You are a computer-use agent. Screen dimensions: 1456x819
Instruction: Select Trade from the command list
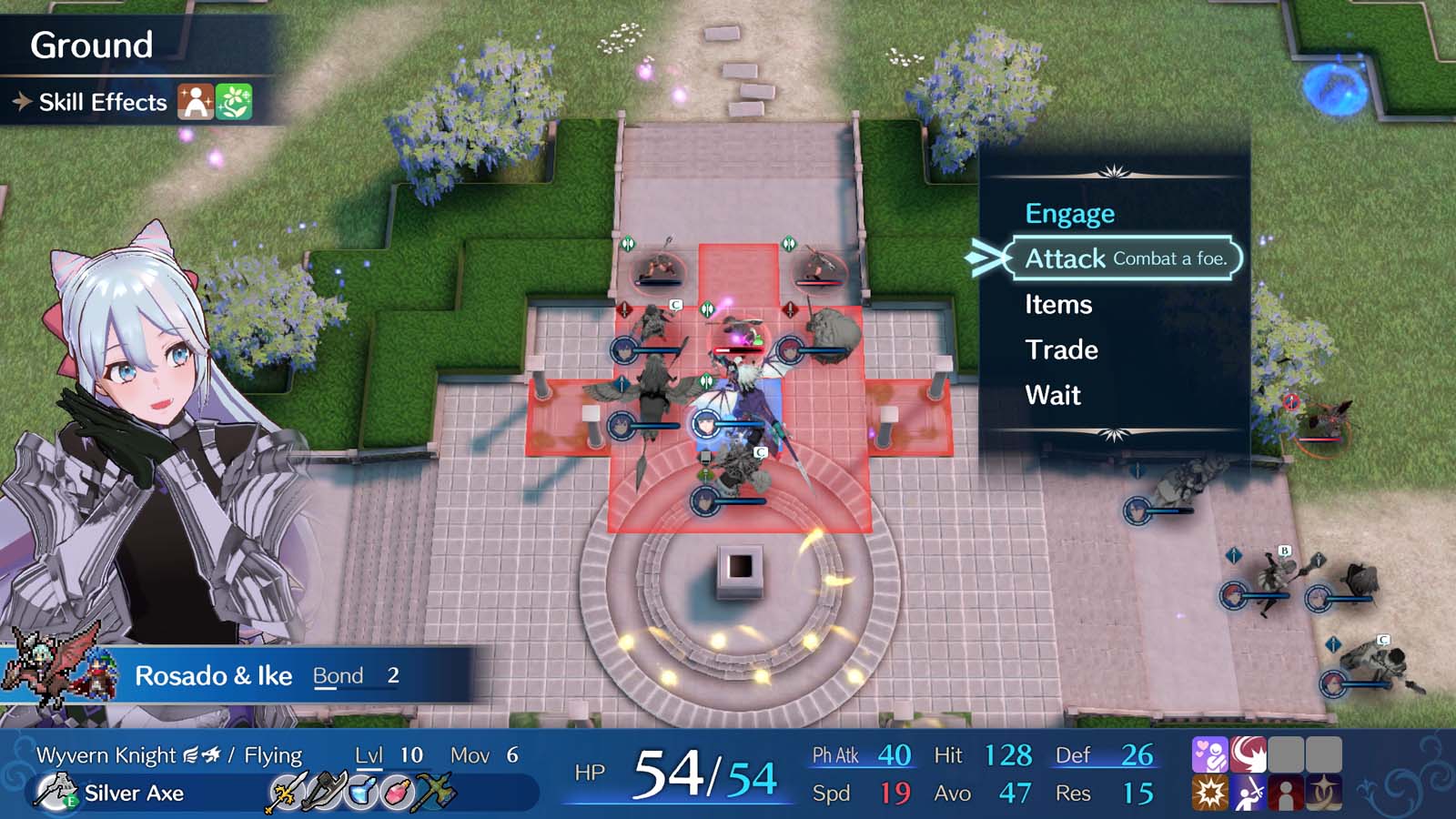click(x=1062, y=349)
